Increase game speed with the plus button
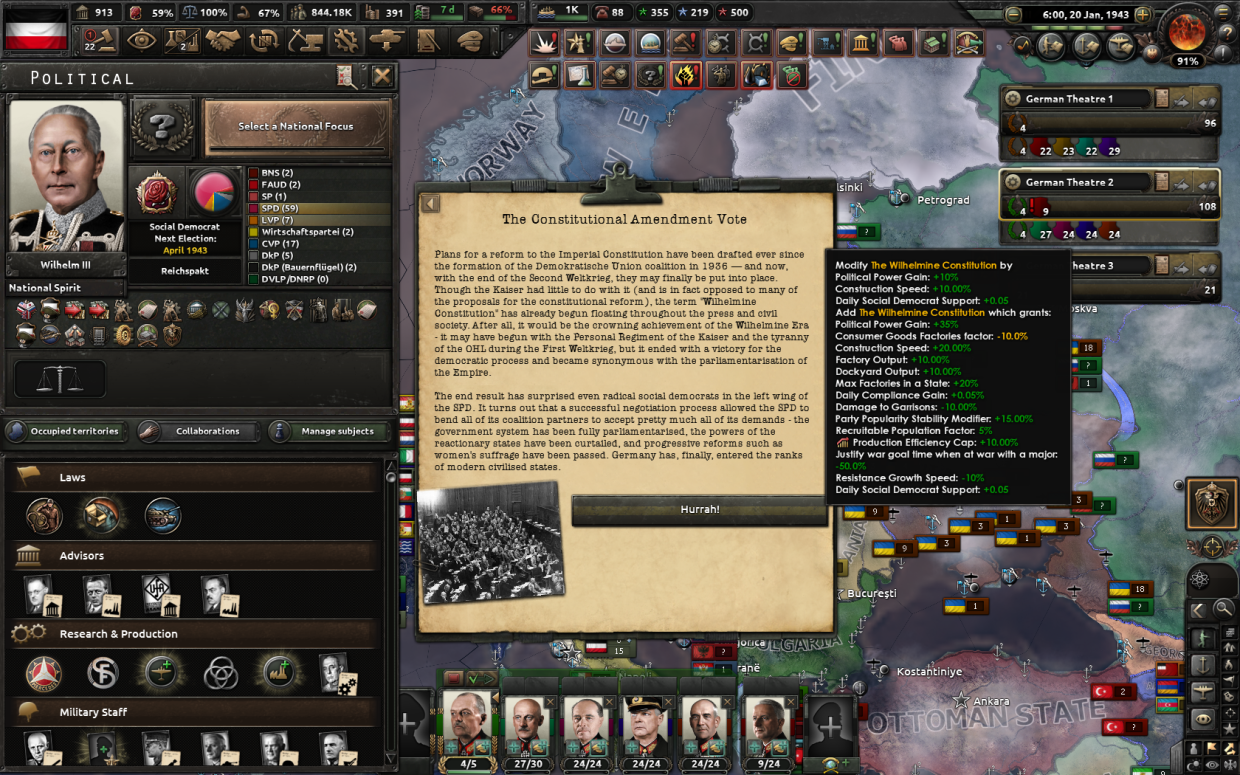1240x775 pixels. [x=1142, y=15]
